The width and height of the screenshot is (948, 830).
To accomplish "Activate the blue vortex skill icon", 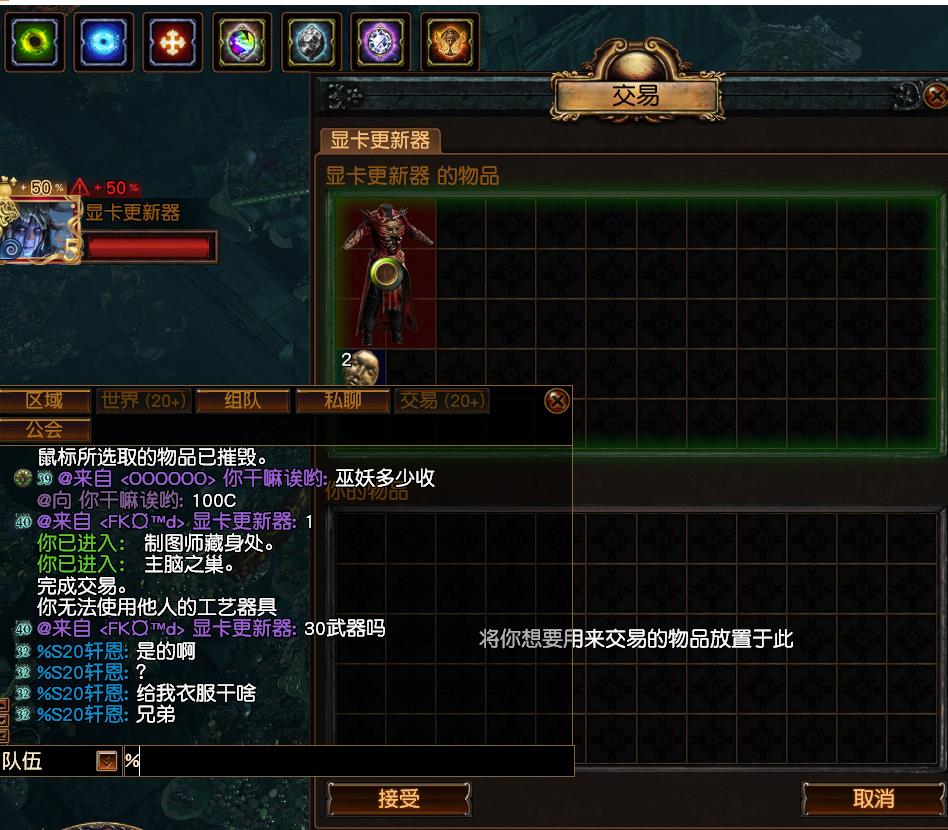I will pyautogui.click(x=102, y=42).
